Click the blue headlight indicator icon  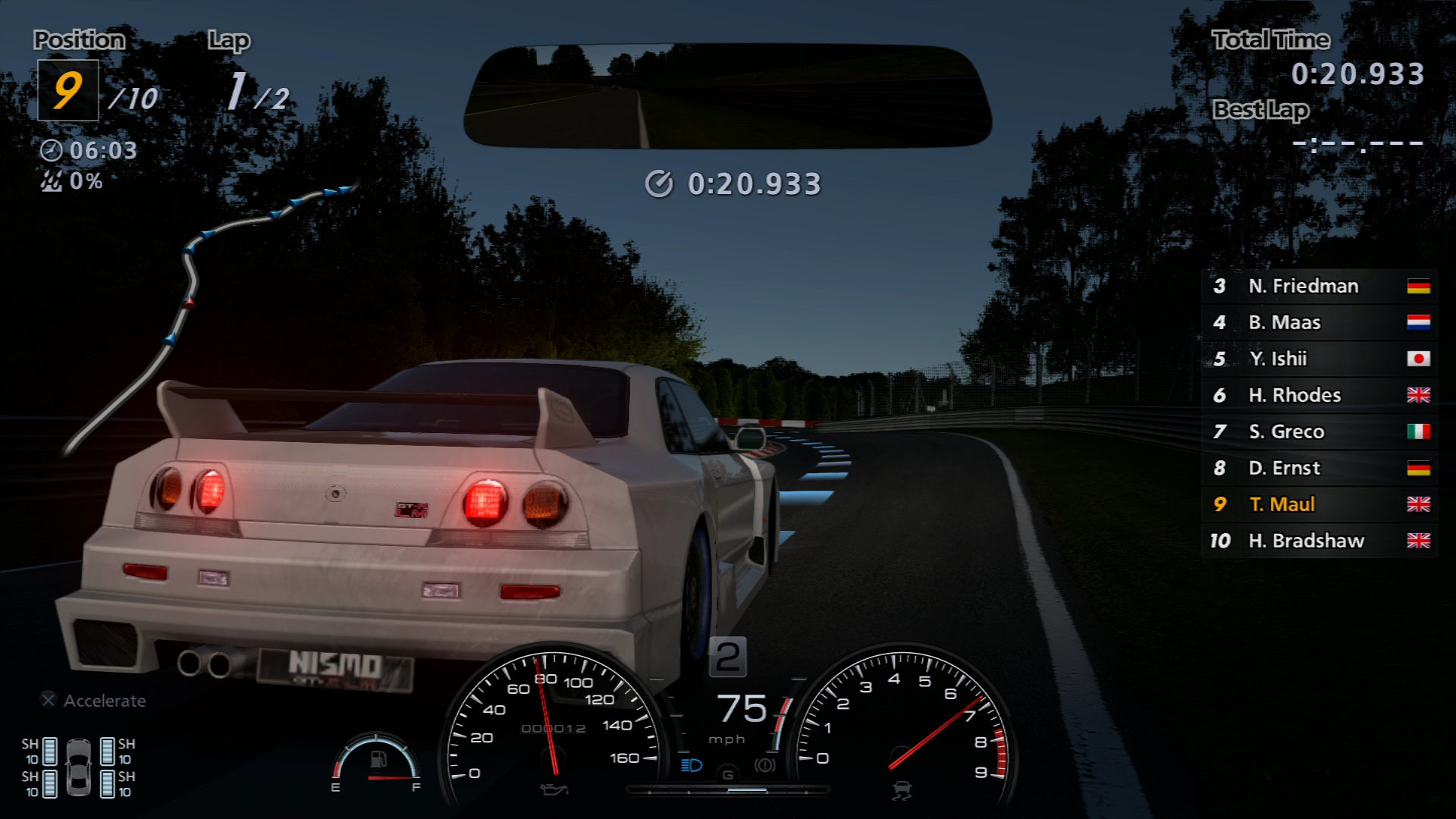(692, 765)
